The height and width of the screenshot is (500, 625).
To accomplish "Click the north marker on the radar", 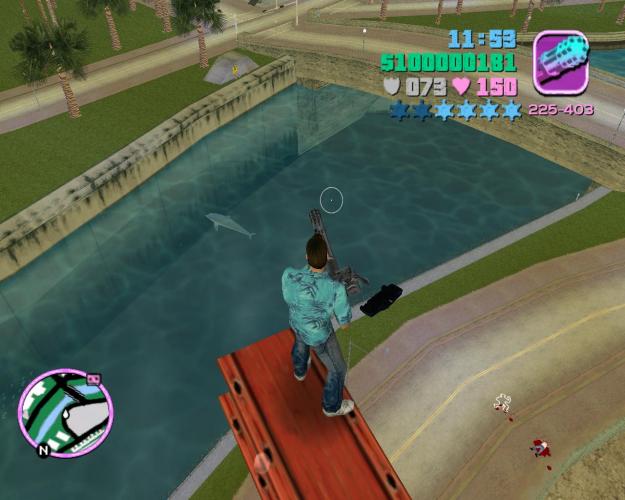I will click(x=43, y=450).
